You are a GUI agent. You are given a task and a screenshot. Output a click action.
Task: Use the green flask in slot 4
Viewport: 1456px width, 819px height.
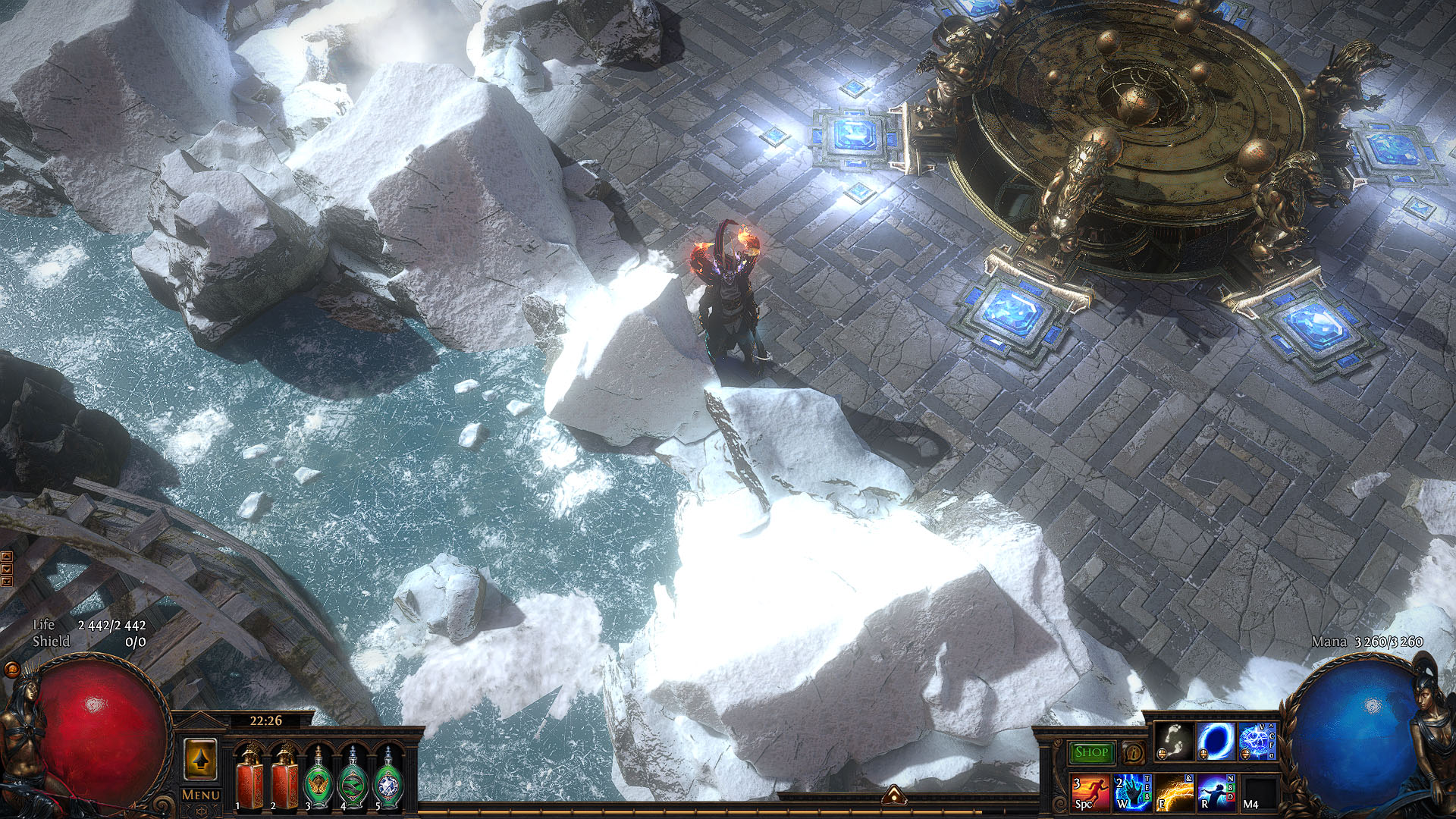click(x=353, y=777)
